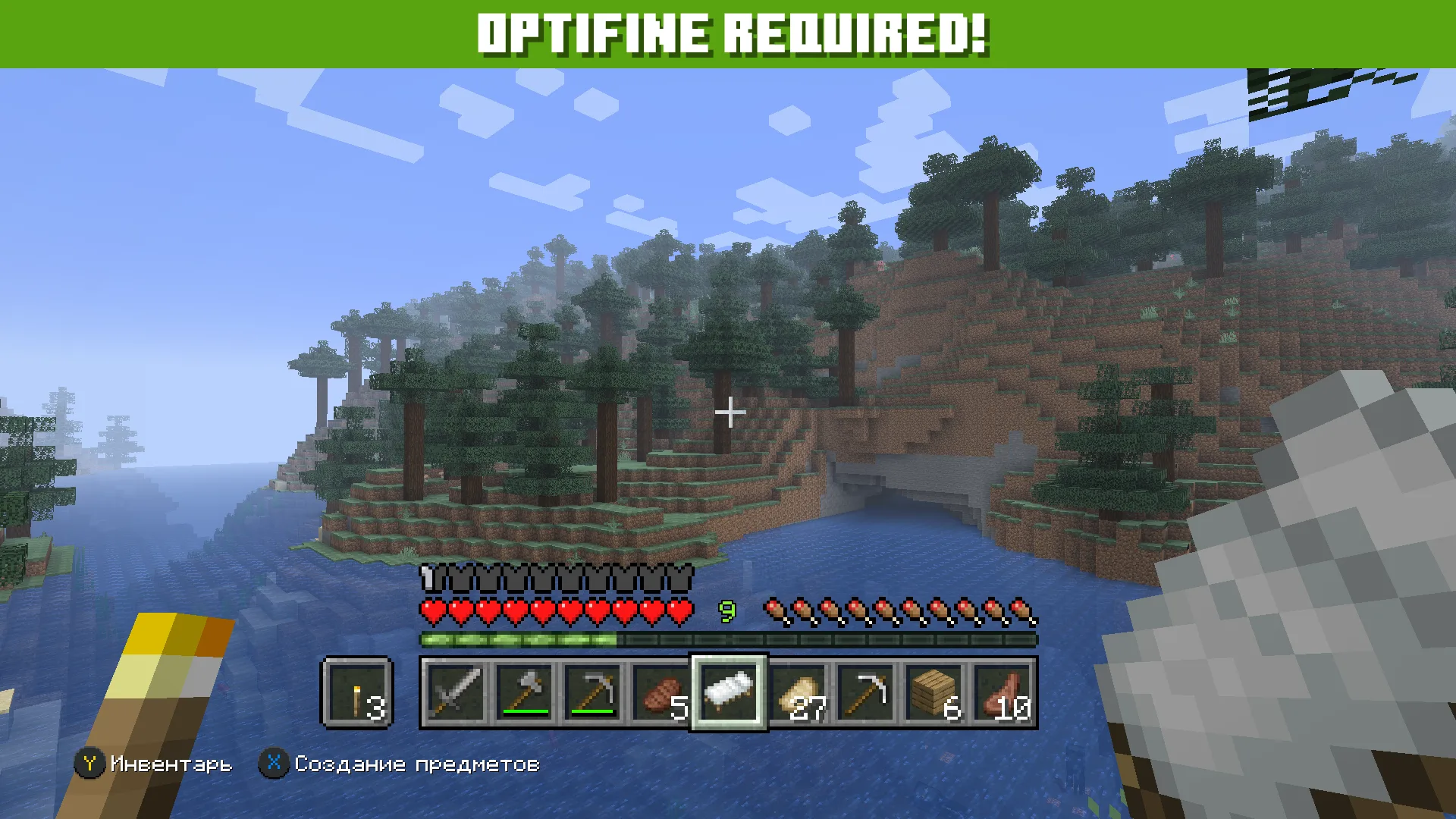Select the pickaxe with the green durability bar
Viewport: 1456px width, 819px height.
pyautogui.click(x=591, y=693)
